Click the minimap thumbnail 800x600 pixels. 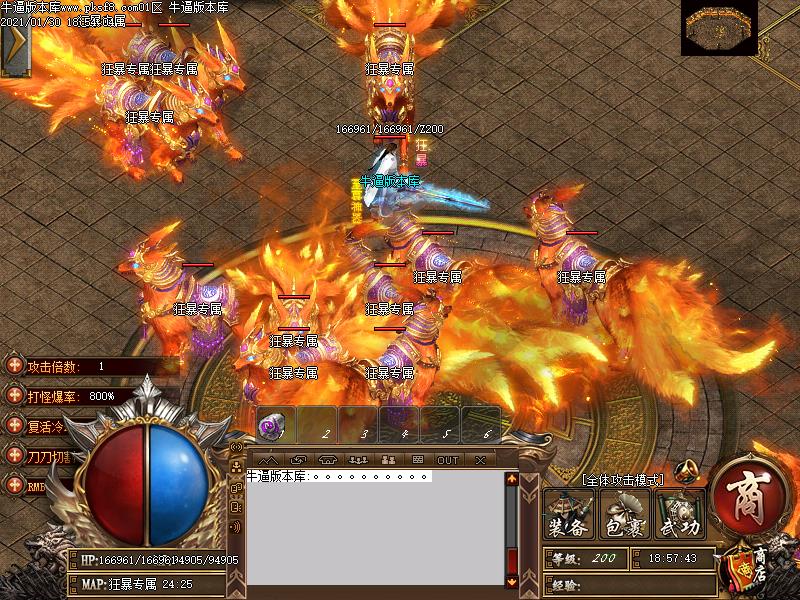point(719,28)
